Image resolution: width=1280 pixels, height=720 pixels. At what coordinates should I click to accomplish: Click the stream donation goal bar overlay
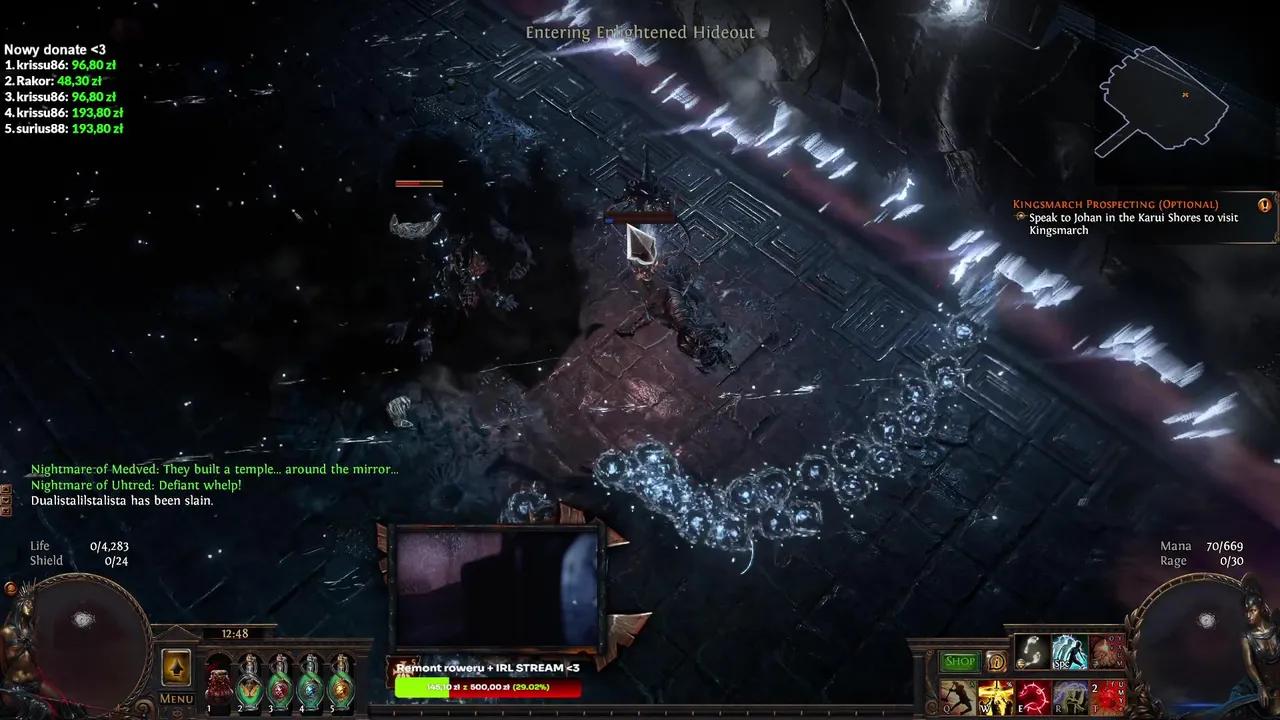[488, 688]
